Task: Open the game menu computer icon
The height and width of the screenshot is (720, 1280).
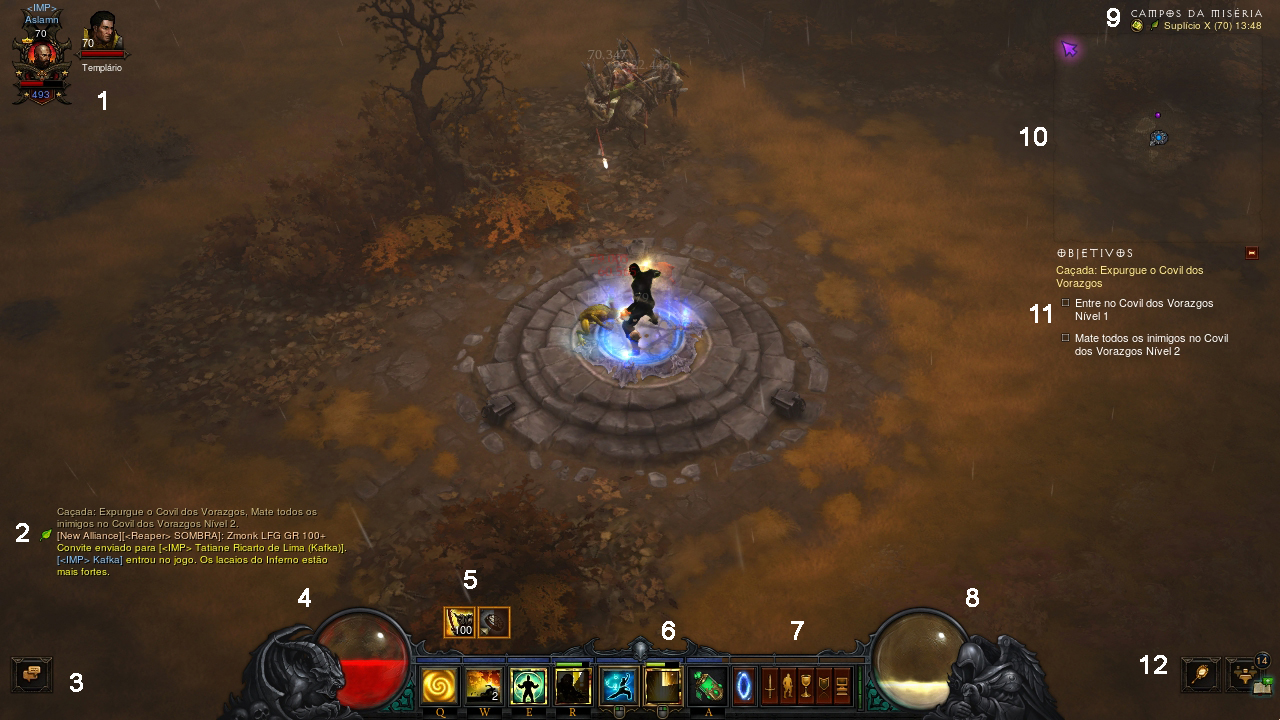Action: [842, 686]
